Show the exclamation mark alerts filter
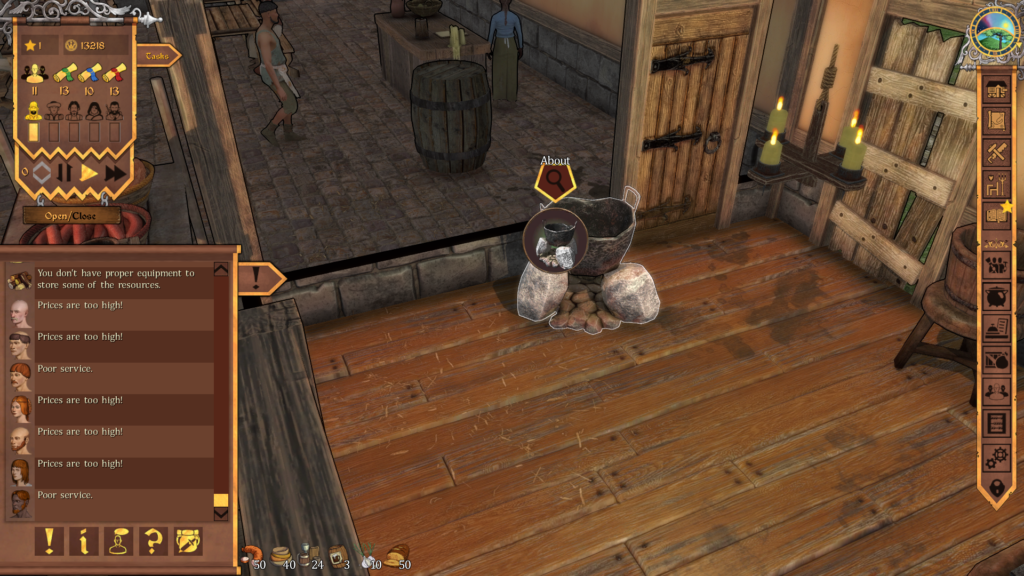Image resolution: width=1024 pixels, height=576 pixels. point(49,541)
